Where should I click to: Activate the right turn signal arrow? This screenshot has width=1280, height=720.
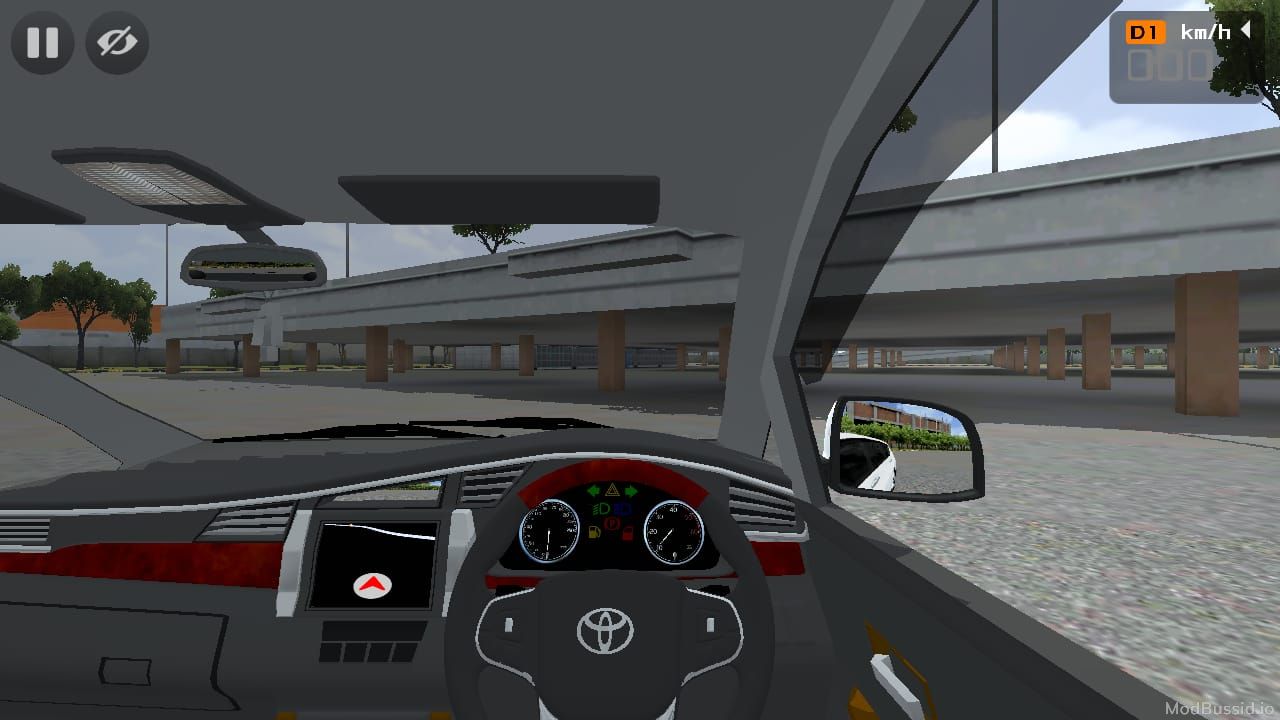tap(631, 491)
